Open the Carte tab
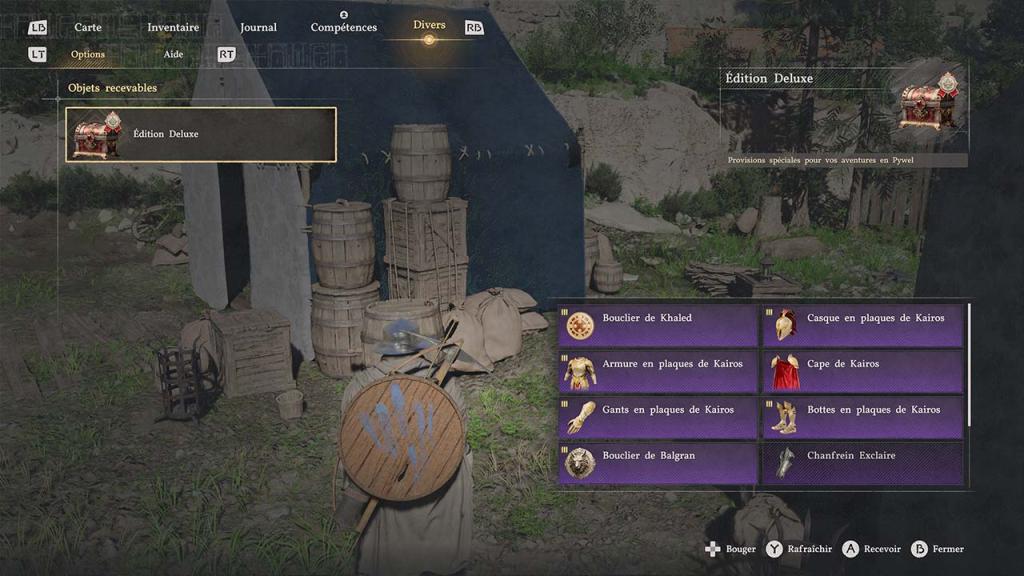 point(88,27)
